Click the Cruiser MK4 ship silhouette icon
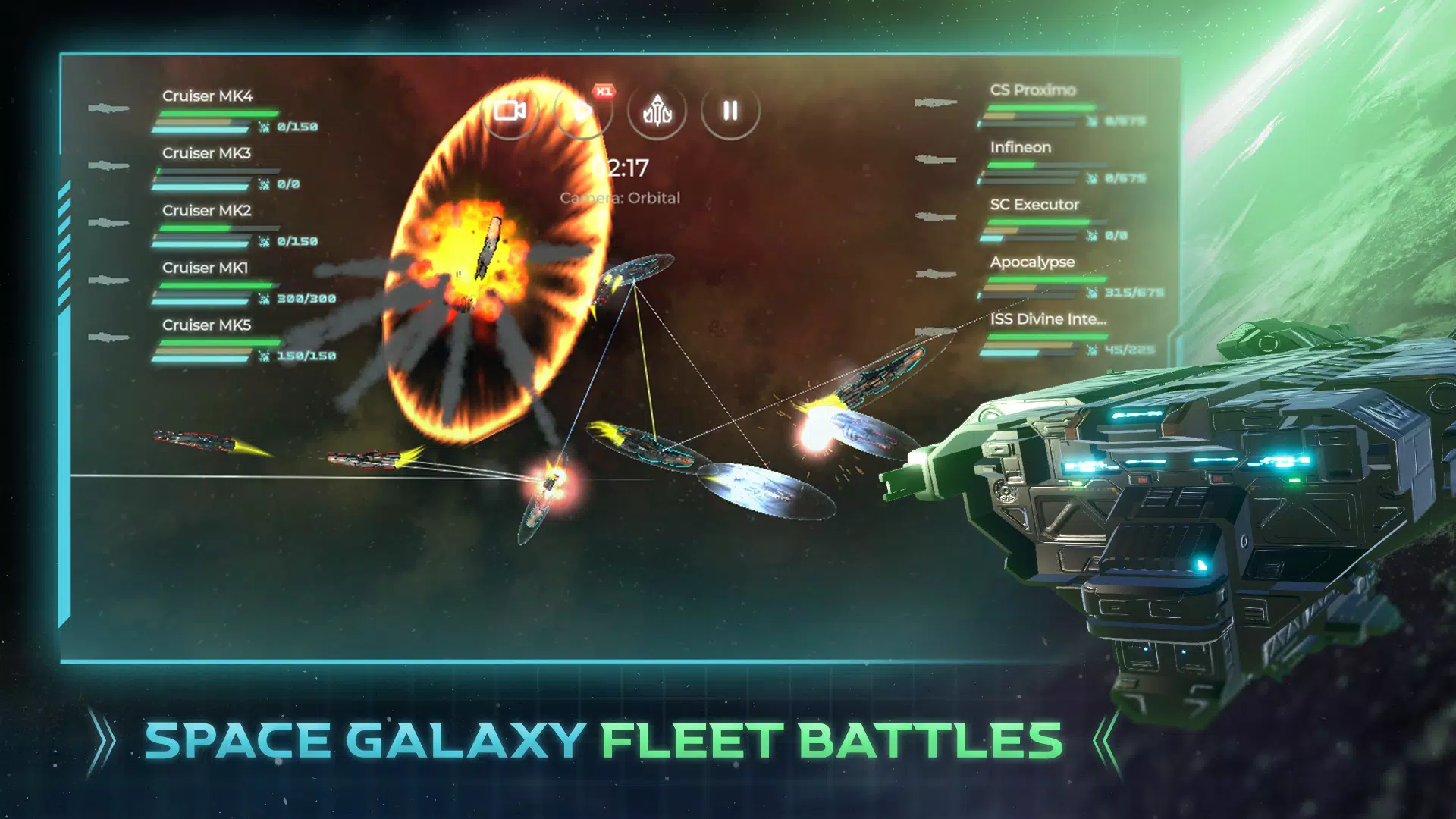The width and height of the screenshot is (1456, 819). coord(109,108)
